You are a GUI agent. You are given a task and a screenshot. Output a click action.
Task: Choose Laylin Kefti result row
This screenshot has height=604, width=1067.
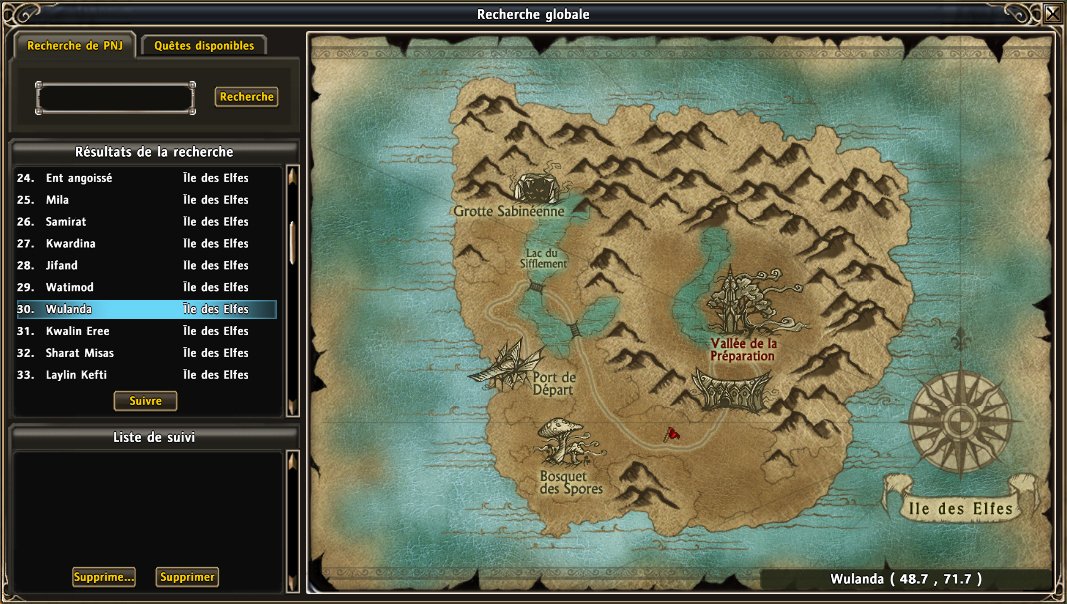(x=146, y=375)
